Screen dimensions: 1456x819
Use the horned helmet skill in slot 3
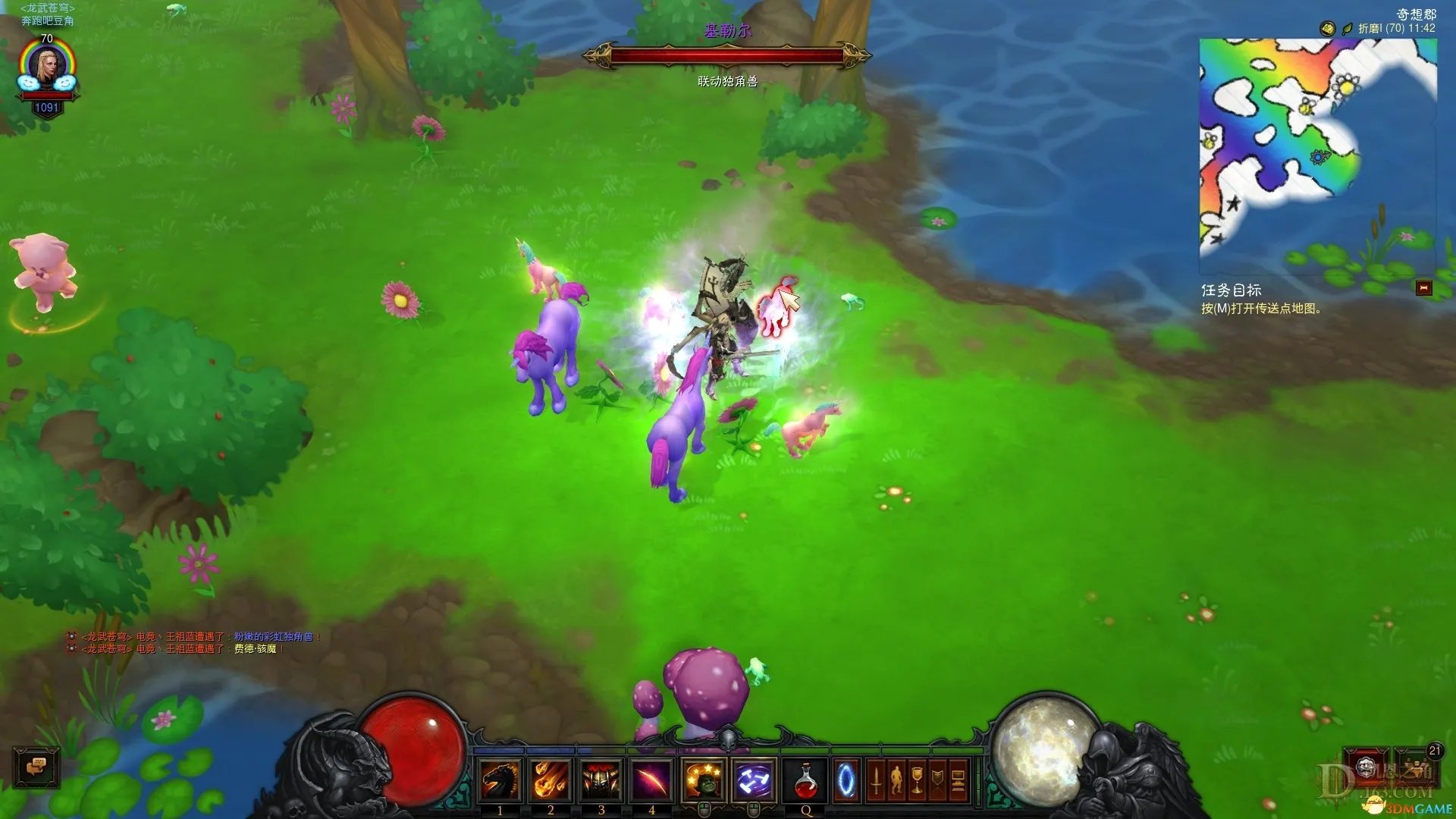pos(601,780)
